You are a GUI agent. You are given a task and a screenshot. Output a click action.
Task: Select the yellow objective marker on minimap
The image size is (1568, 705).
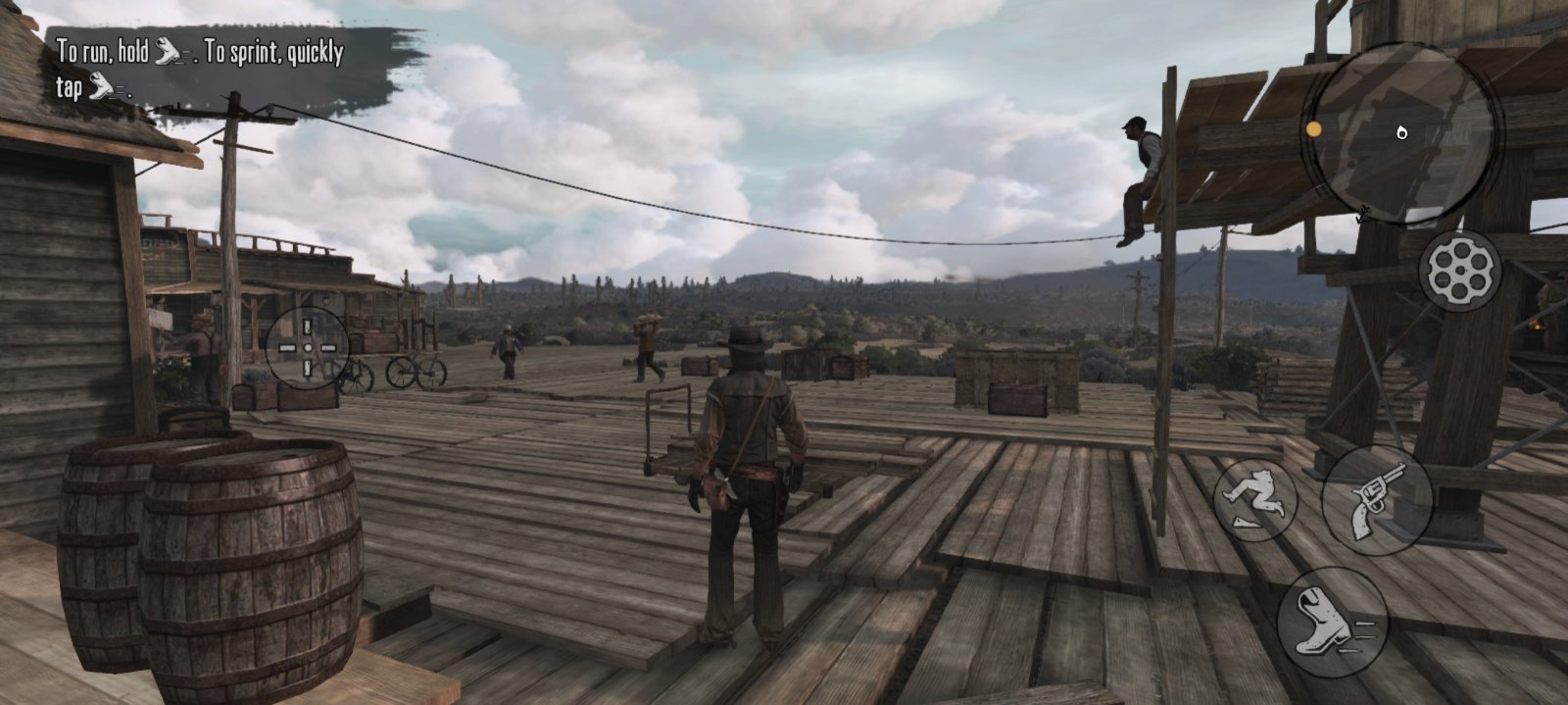coord(1314,129)
